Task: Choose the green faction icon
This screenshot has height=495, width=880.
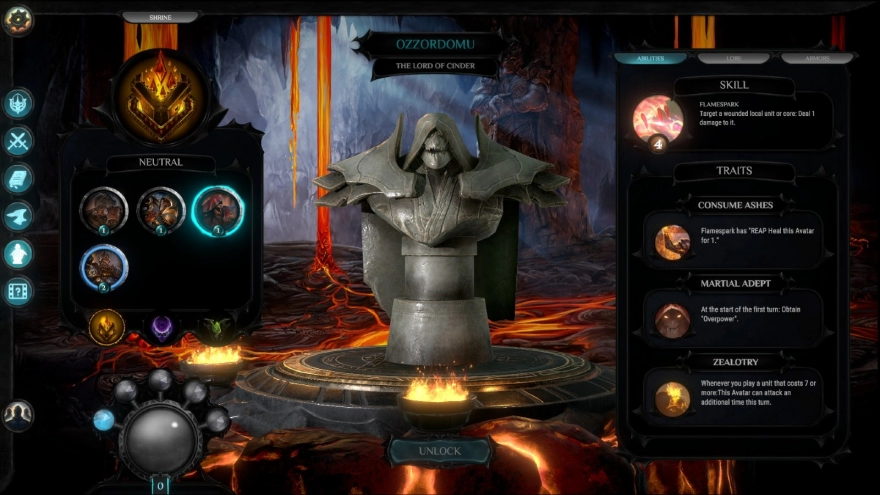Action: coord(216,327)
